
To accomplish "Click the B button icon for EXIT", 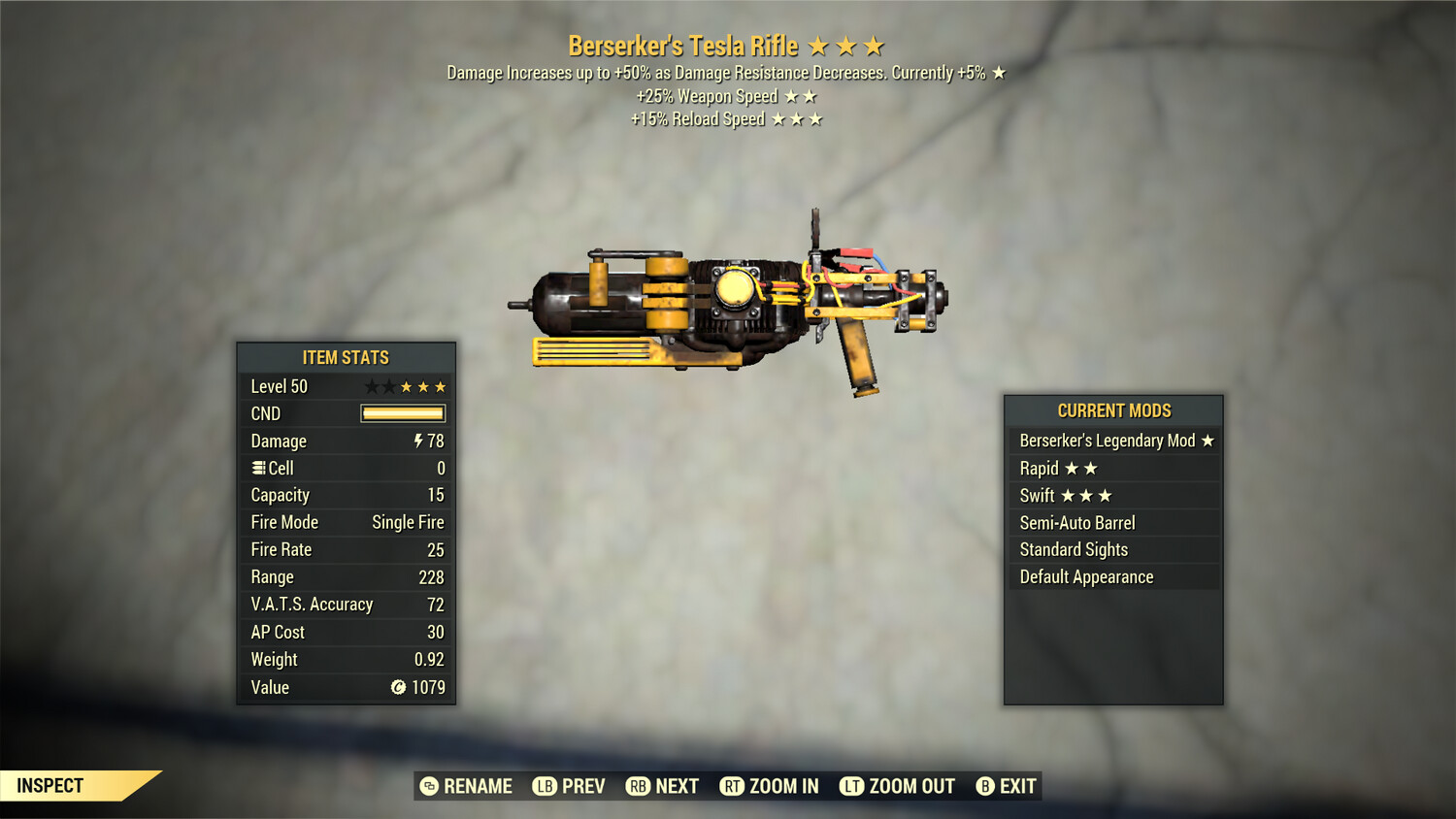I will click(986, 786).
